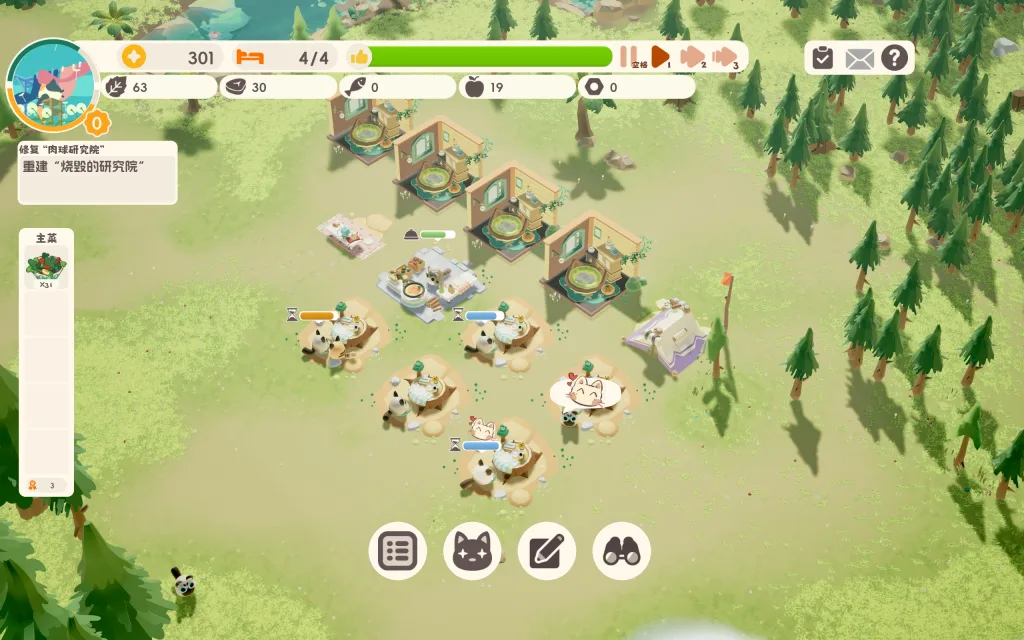Open the question mark help
The image size is (1024, 640).
895,58
